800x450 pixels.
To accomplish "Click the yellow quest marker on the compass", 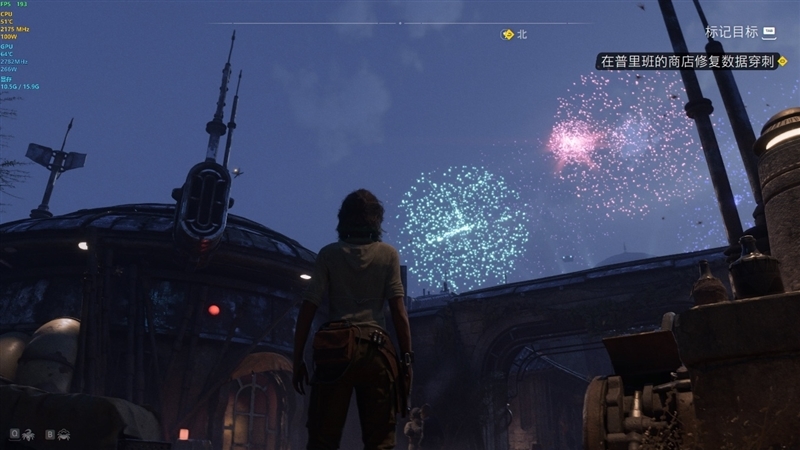I will (508, 34).
